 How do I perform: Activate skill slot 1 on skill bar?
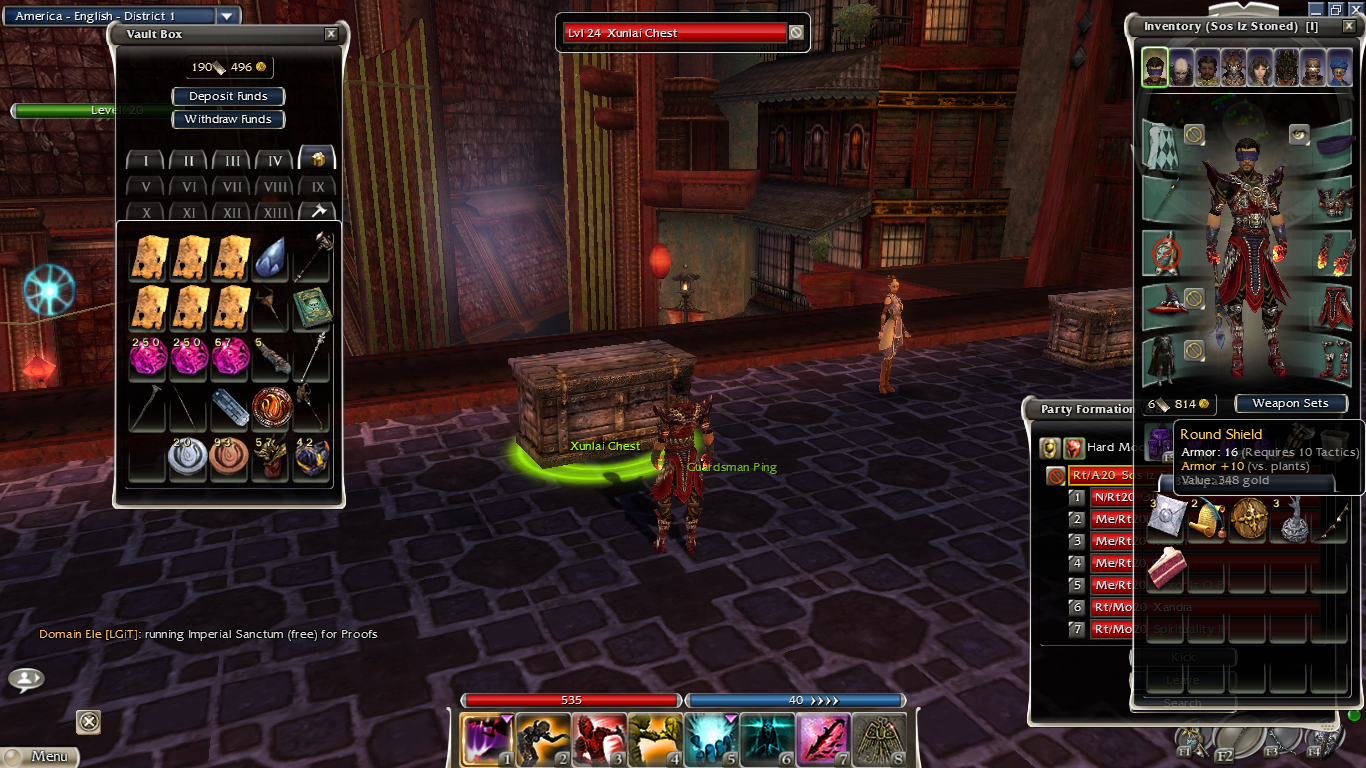pyautogui.click(x=488, y=739)
